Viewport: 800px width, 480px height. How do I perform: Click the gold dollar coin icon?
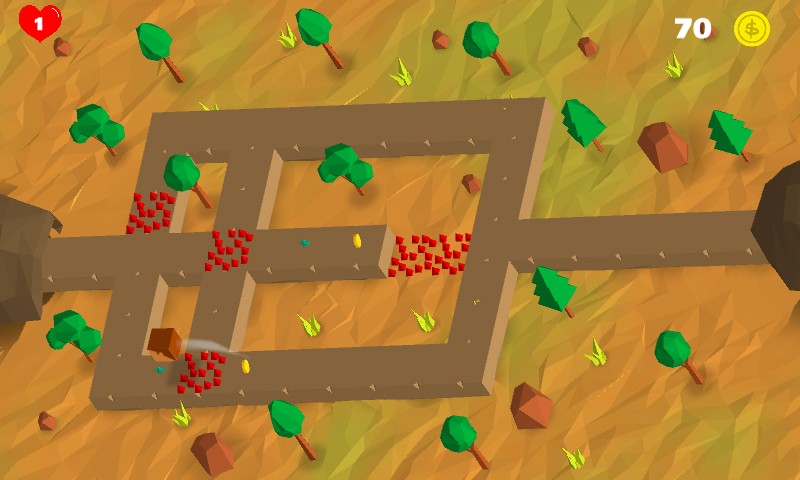(x=751, y=29)
